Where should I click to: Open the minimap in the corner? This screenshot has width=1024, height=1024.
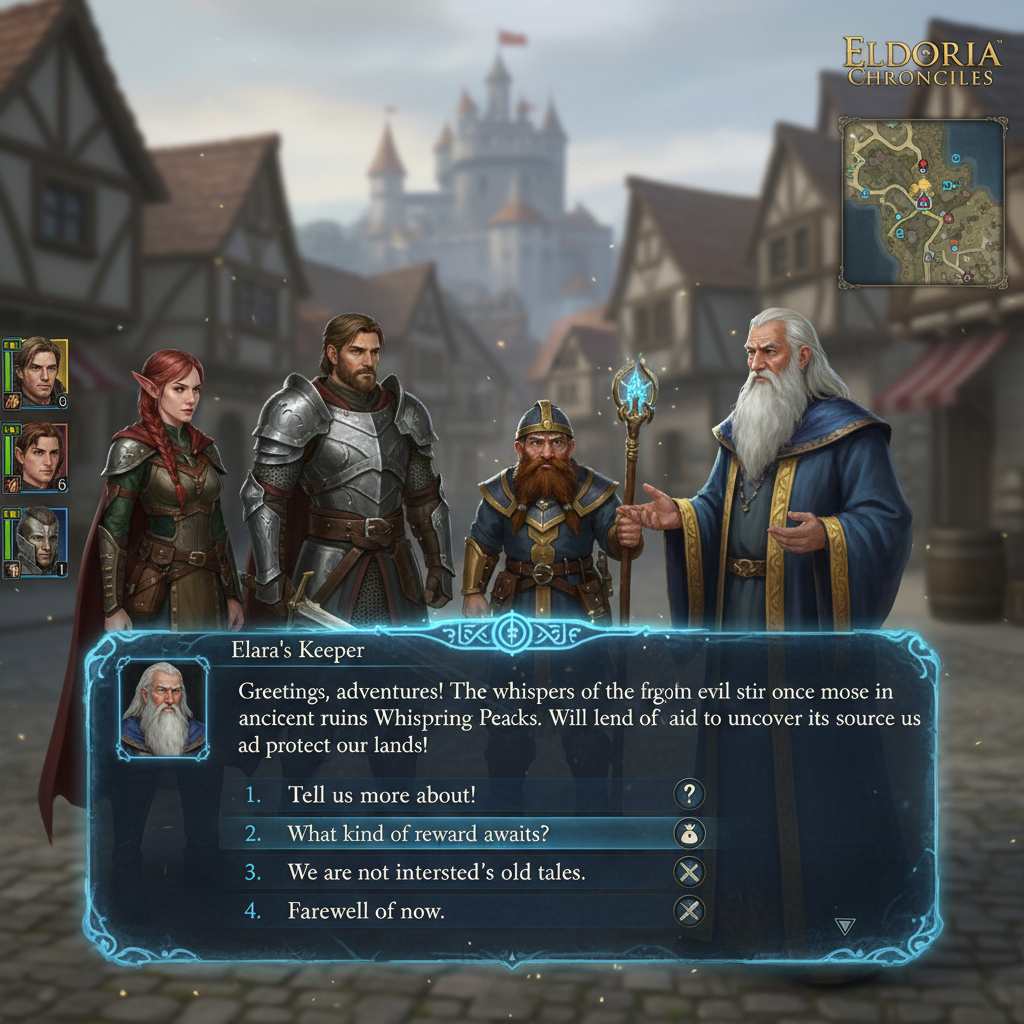point(921,201)
